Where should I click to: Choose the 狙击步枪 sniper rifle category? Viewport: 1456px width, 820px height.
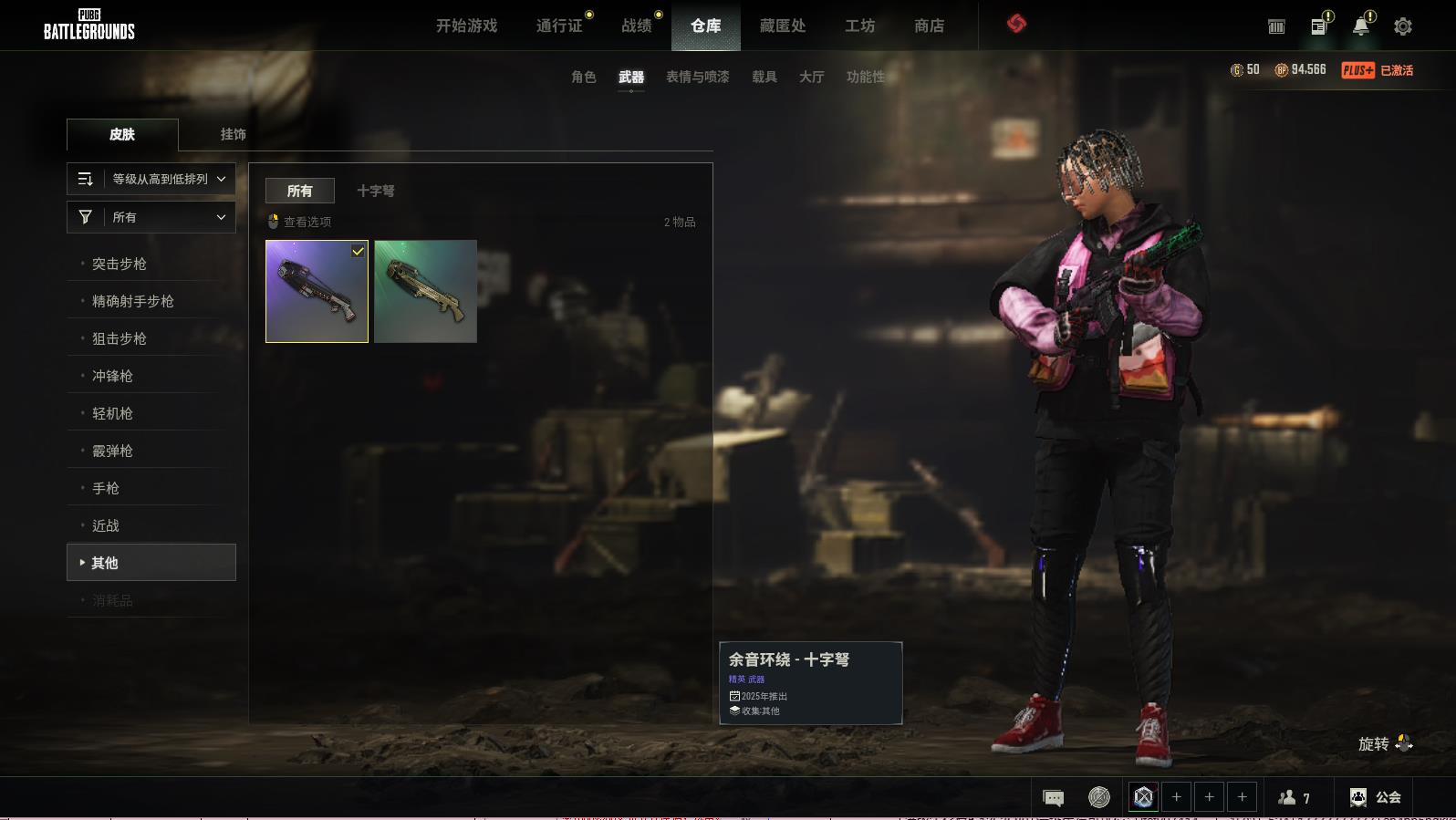(x=120, y=338)
